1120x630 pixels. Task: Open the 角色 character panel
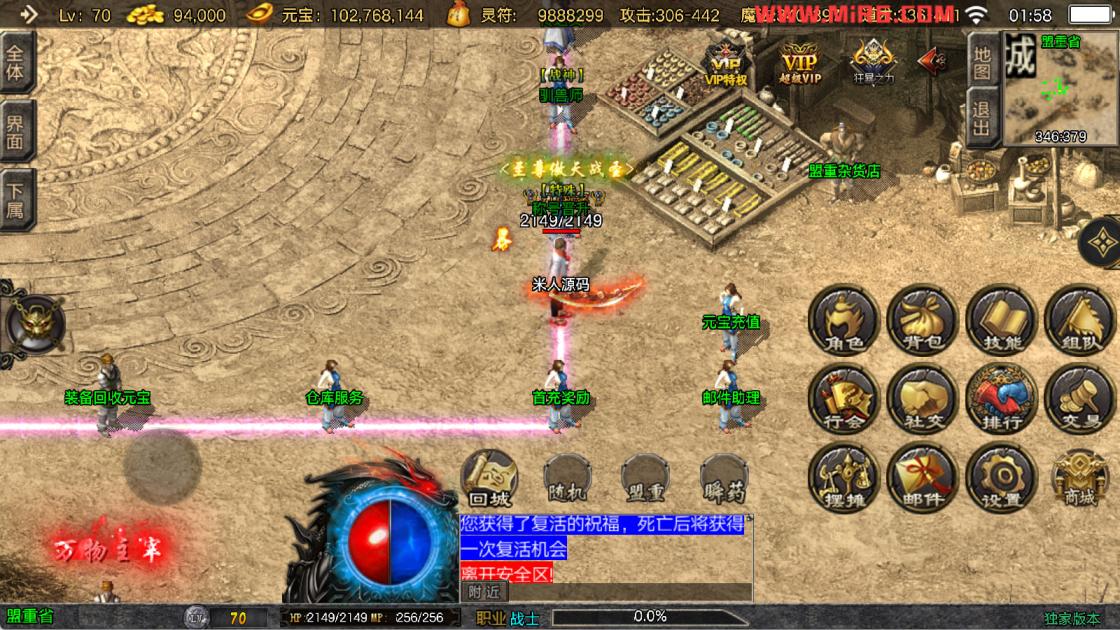(843, 322)
